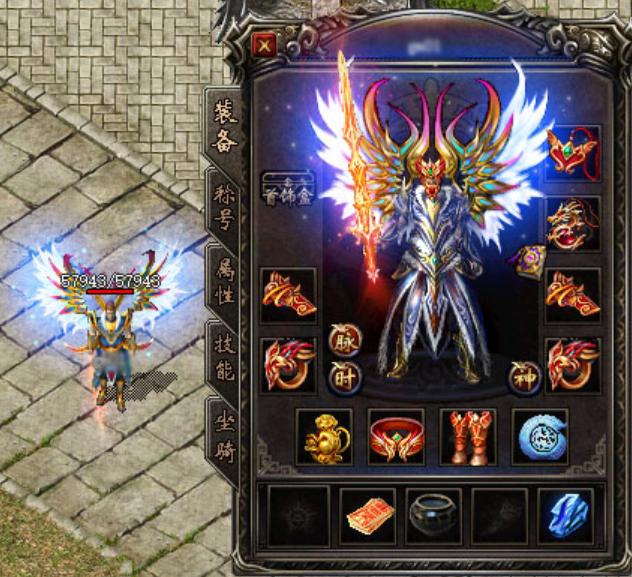Select the dragon medal equipment slot
Viewport: 632px width, 577px height.
[x=573, y=225]
